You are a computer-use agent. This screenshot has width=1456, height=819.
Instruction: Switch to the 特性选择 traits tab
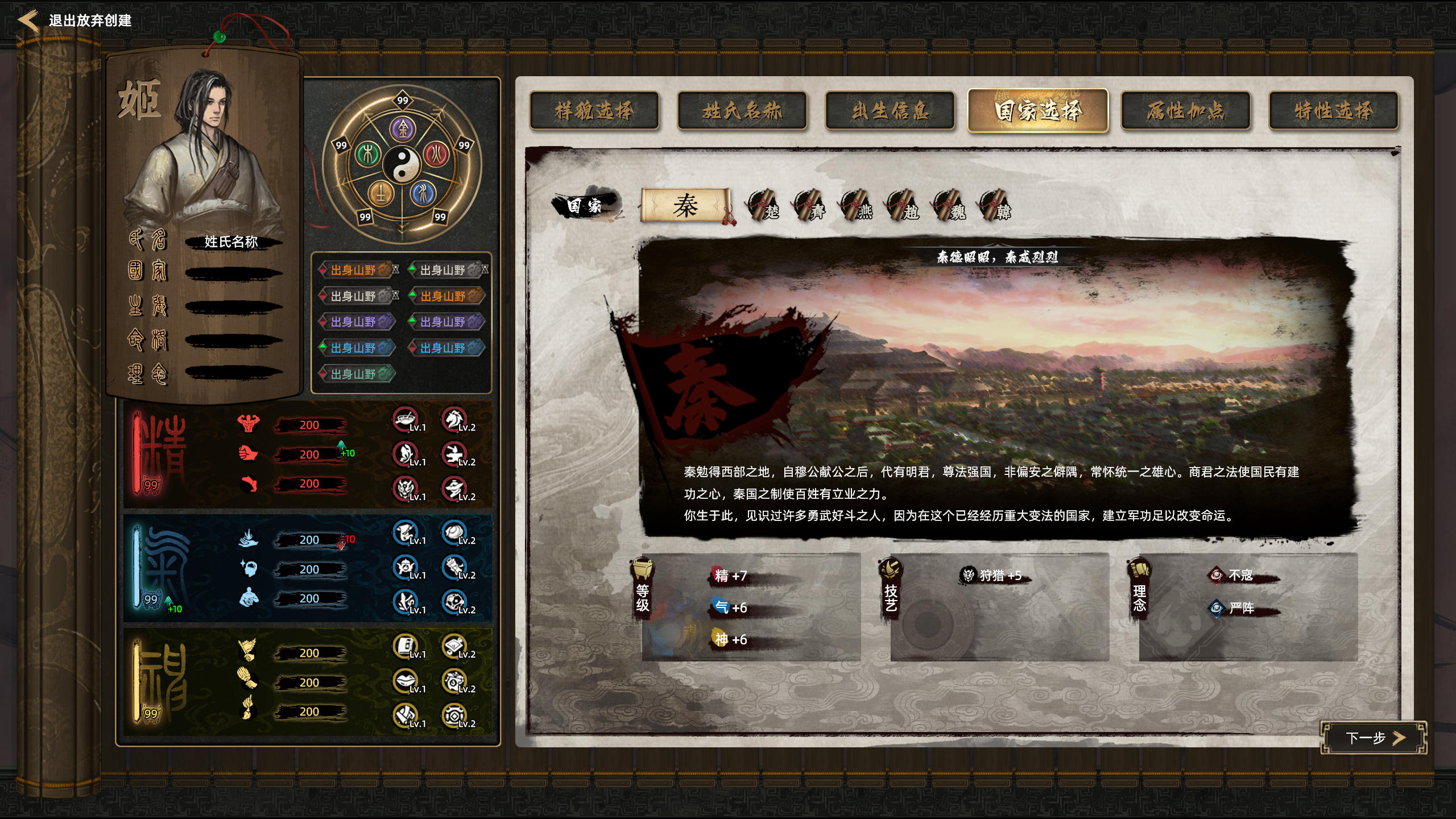pos(1333,111)
